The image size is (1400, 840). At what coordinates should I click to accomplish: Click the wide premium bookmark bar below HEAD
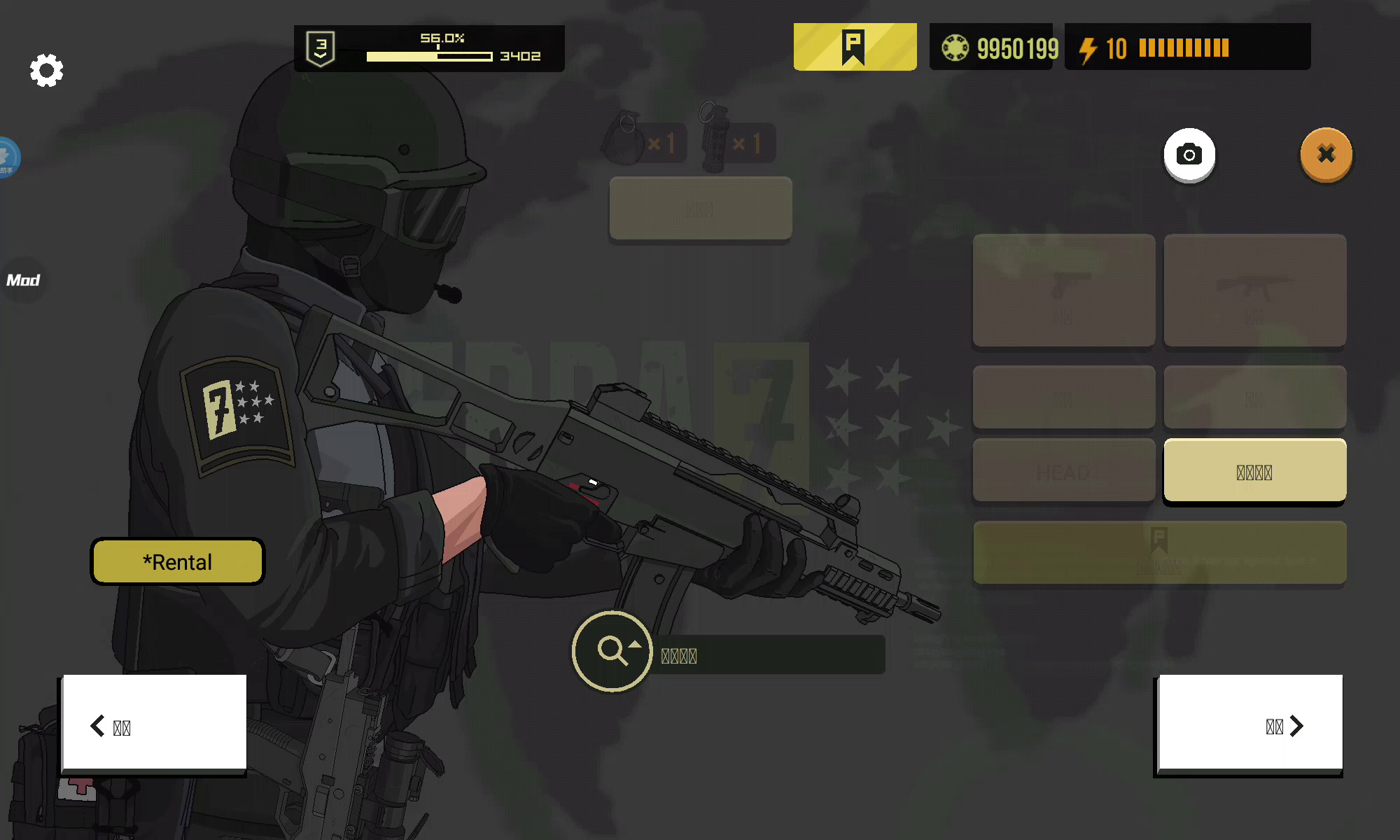(1159, 552)
